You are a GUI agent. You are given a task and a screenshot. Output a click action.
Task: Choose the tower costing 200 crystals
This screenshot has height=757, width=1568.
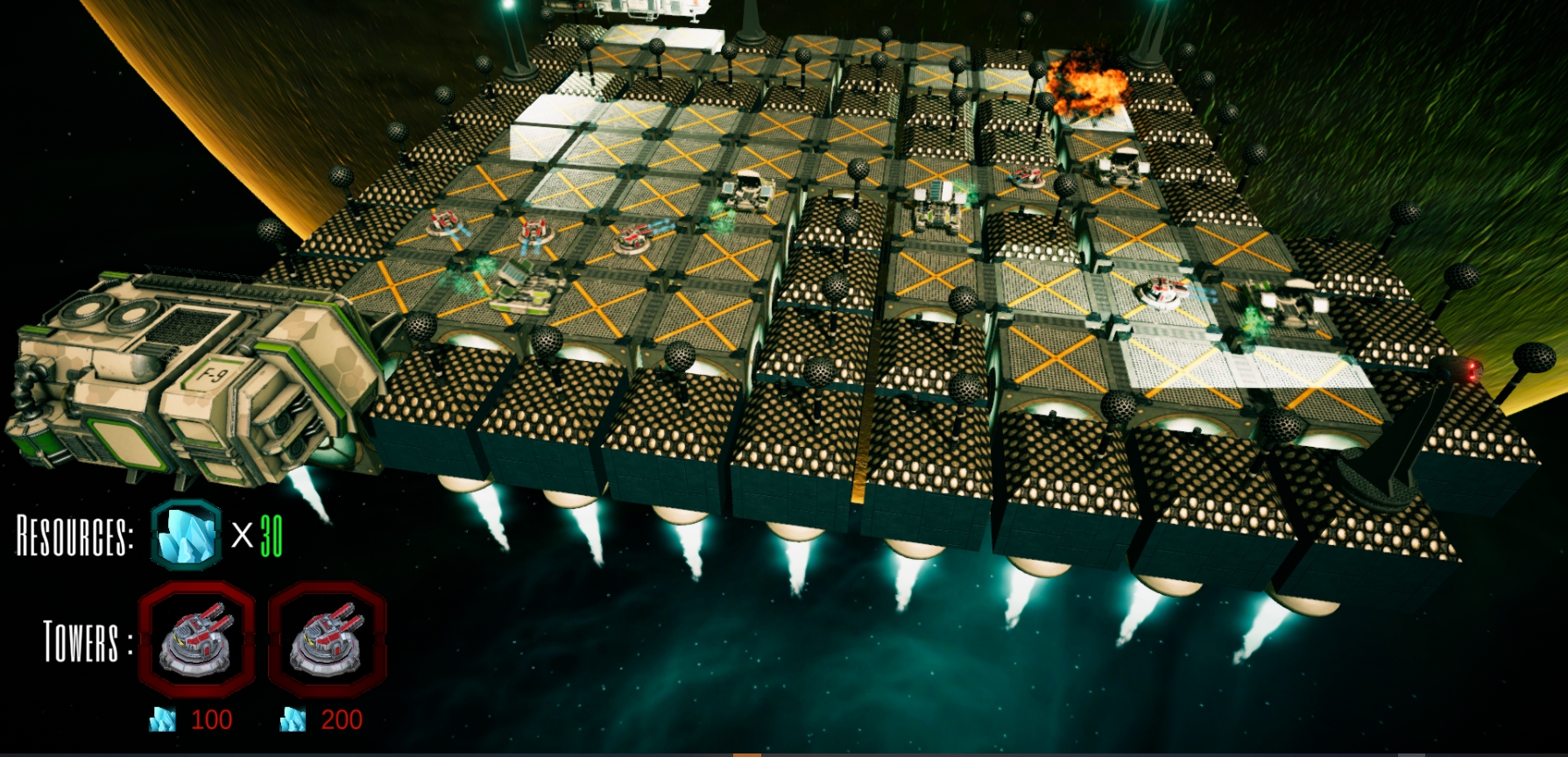(327, 640)
